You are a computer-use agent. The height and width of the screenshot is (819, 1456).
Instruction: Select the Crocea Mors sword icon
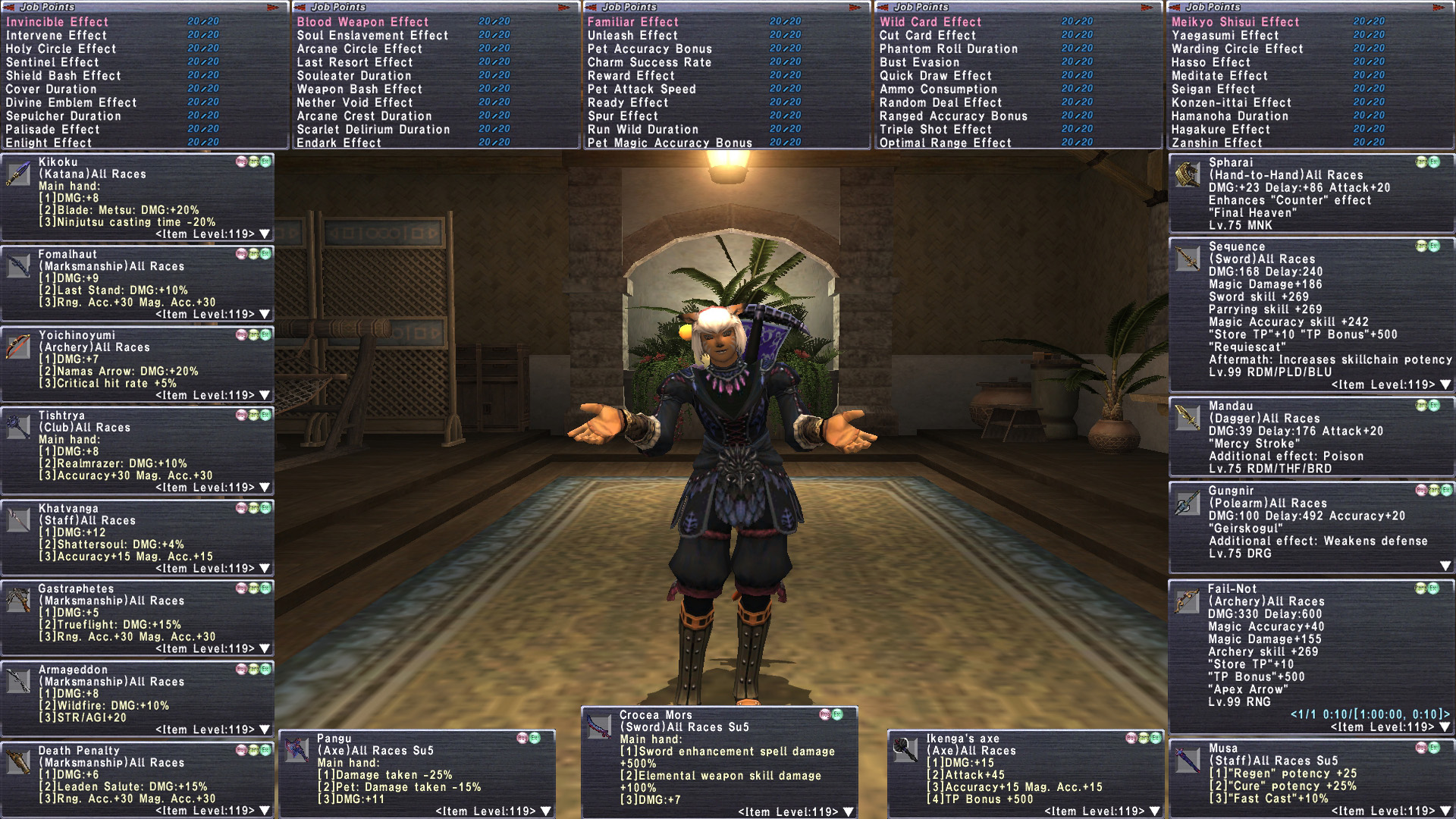pyautogui.click(x=599, y=727)
